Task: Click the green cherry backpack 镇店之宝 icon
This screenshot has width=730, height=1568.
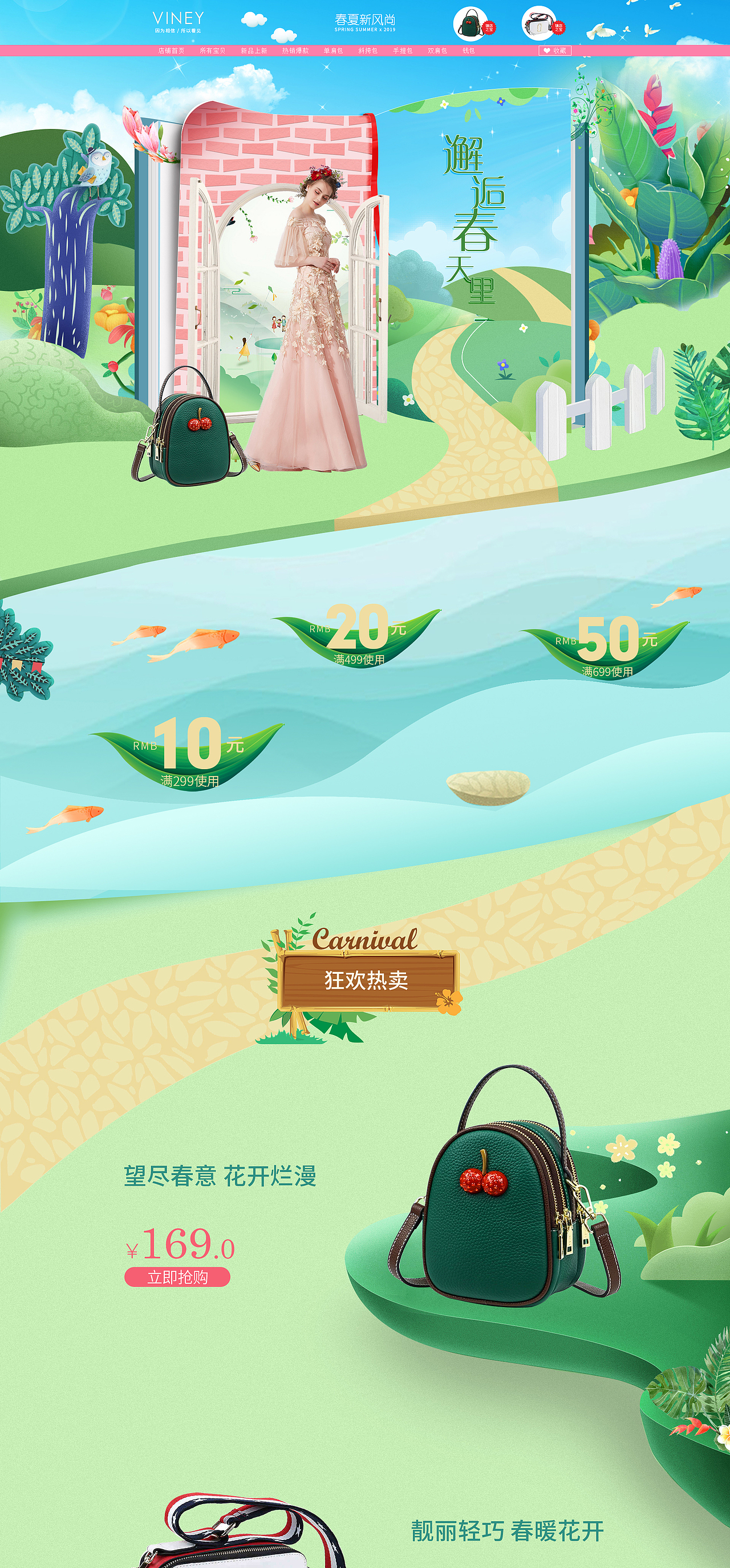Action: (468, 23)
